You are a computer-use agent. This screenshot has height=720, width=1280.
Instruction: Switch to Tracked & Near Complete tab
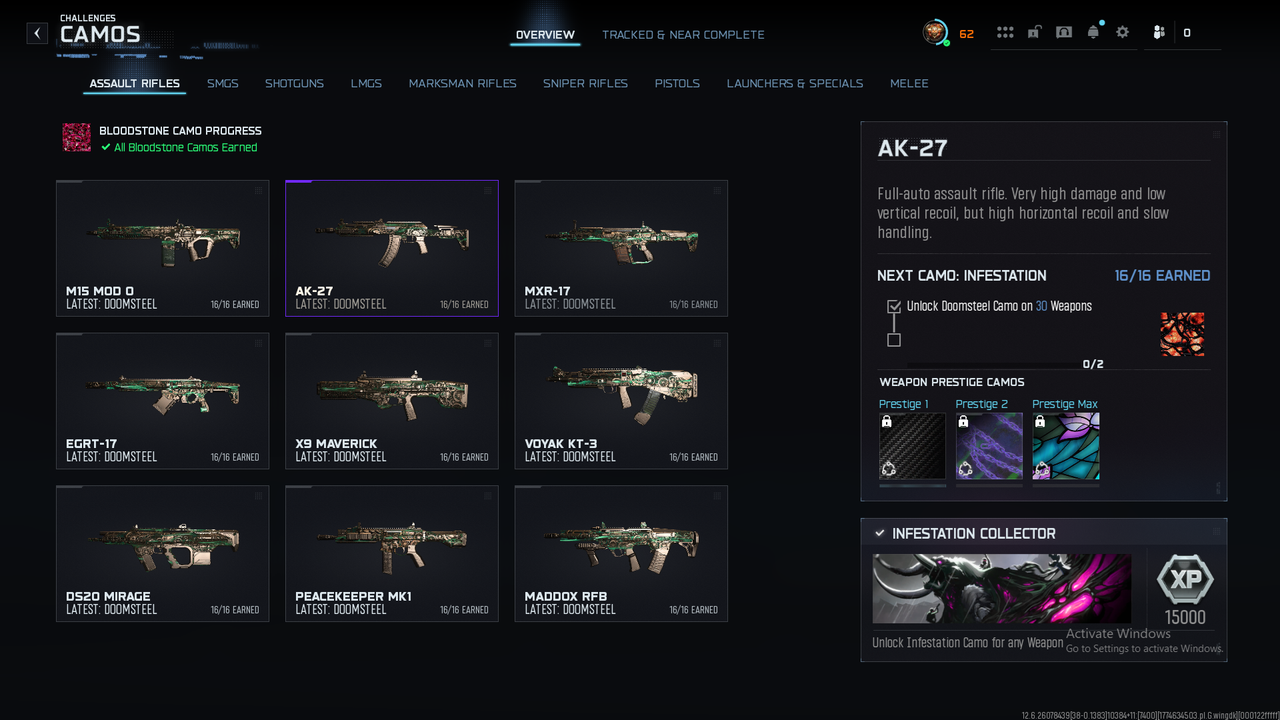point(683,35)
